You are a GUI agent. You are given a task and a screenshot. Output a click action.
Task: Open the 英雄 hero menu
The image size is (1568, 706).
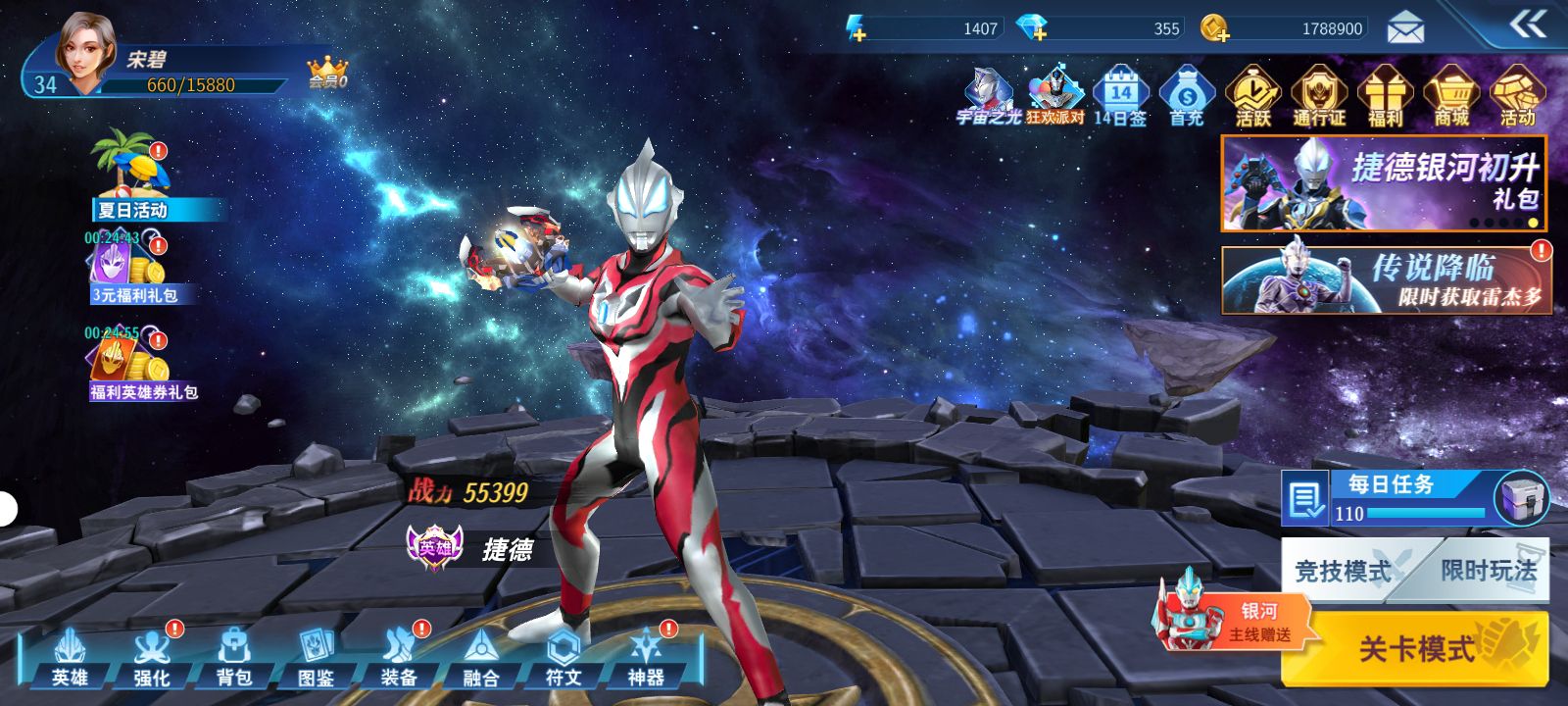(x=70, y=659)
